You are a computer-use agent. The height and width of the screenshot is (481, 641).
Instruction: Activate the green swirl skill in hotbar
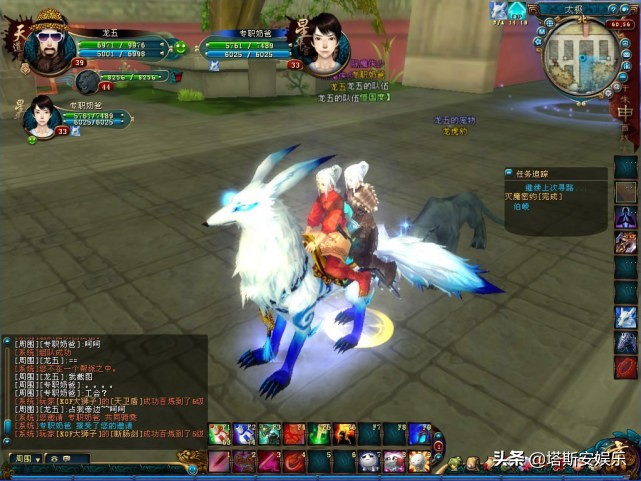tap(320, 434)
